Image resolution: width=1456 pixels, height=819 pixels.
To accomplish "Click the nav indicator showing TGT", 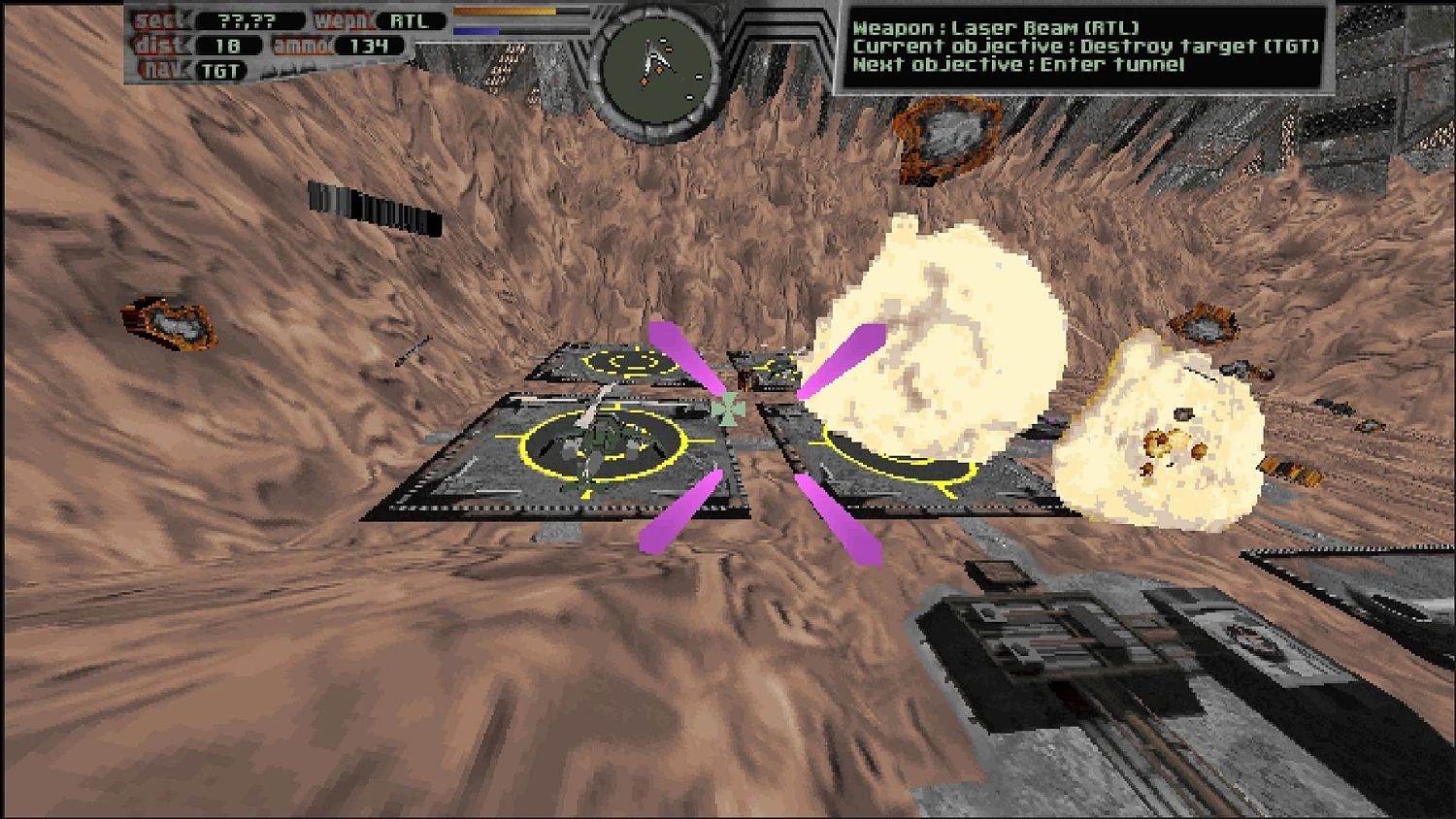I will point(220,71).
